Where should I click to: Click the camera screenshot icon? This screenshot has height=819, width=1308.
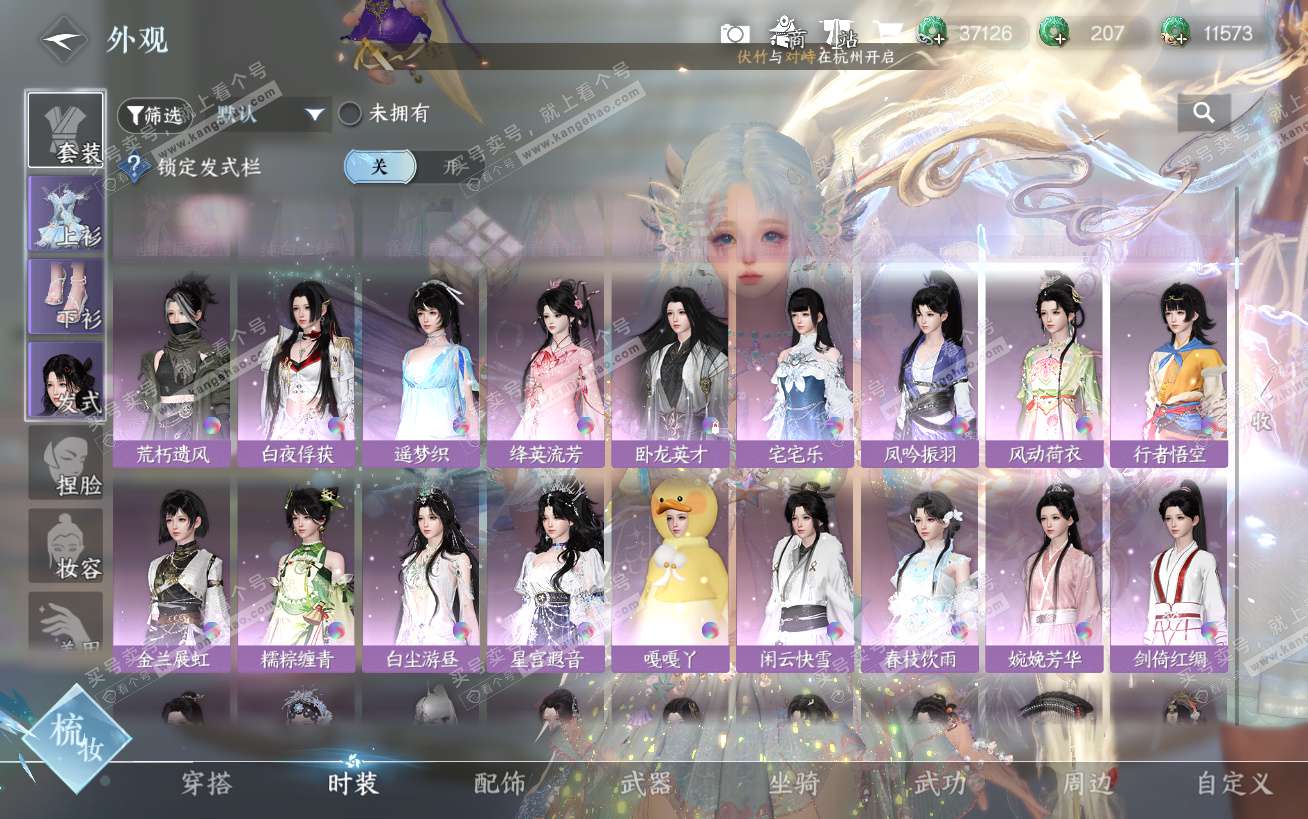pyautogui.click(x=735, y=34)
